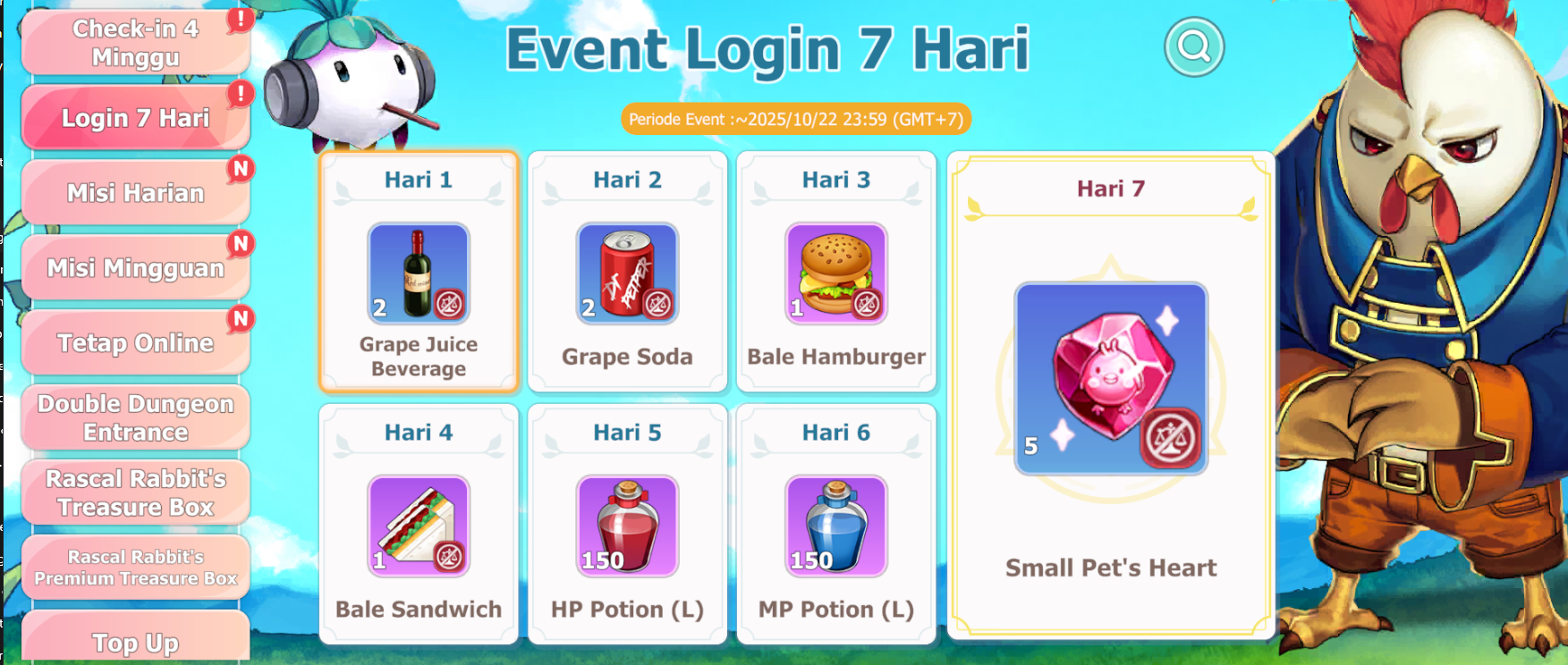The image size is (1568, 665).
Task: Claim Hari 1 Grape Juice Beverage reward
Action: tap(419, 273)
